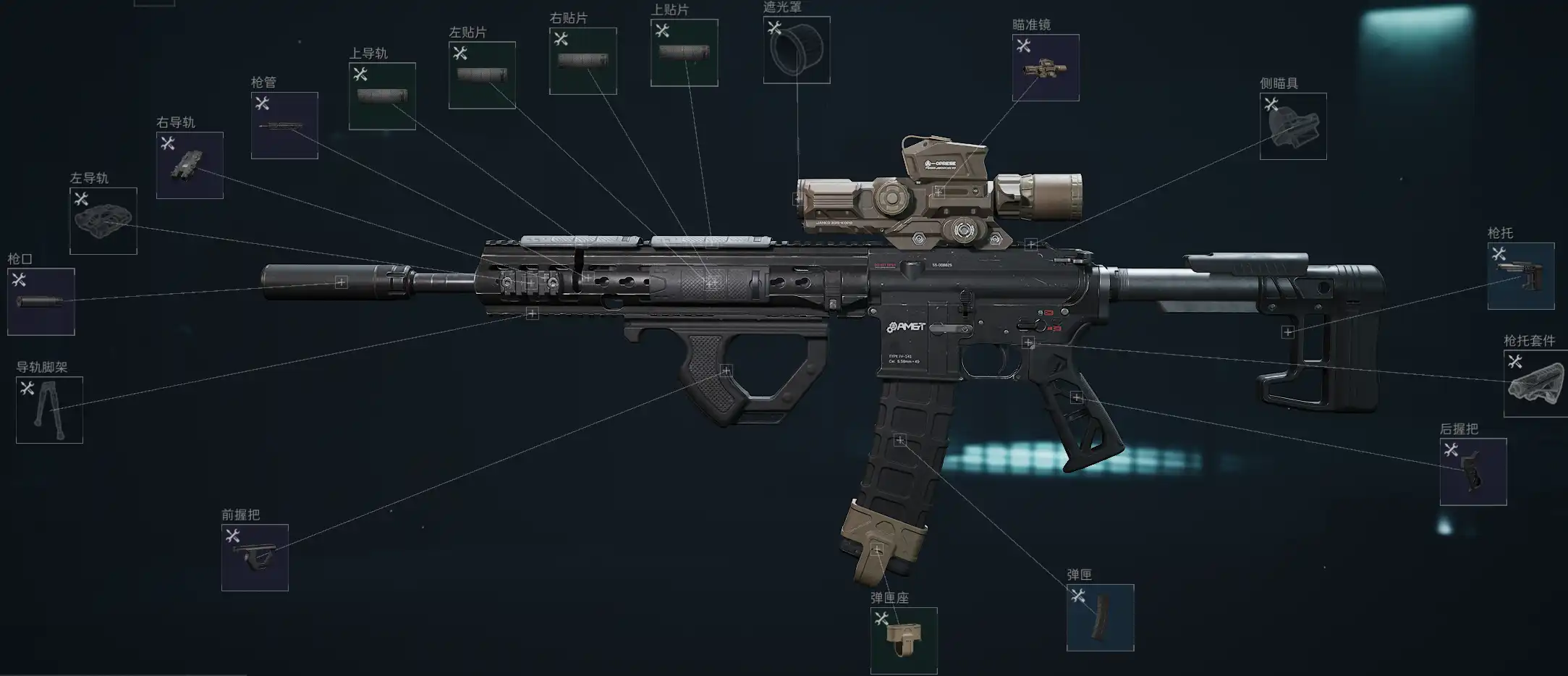1568x676 pixels.
Task: Open the 导轨脚架 bipod slot
Action: click(x=49, y=410)
